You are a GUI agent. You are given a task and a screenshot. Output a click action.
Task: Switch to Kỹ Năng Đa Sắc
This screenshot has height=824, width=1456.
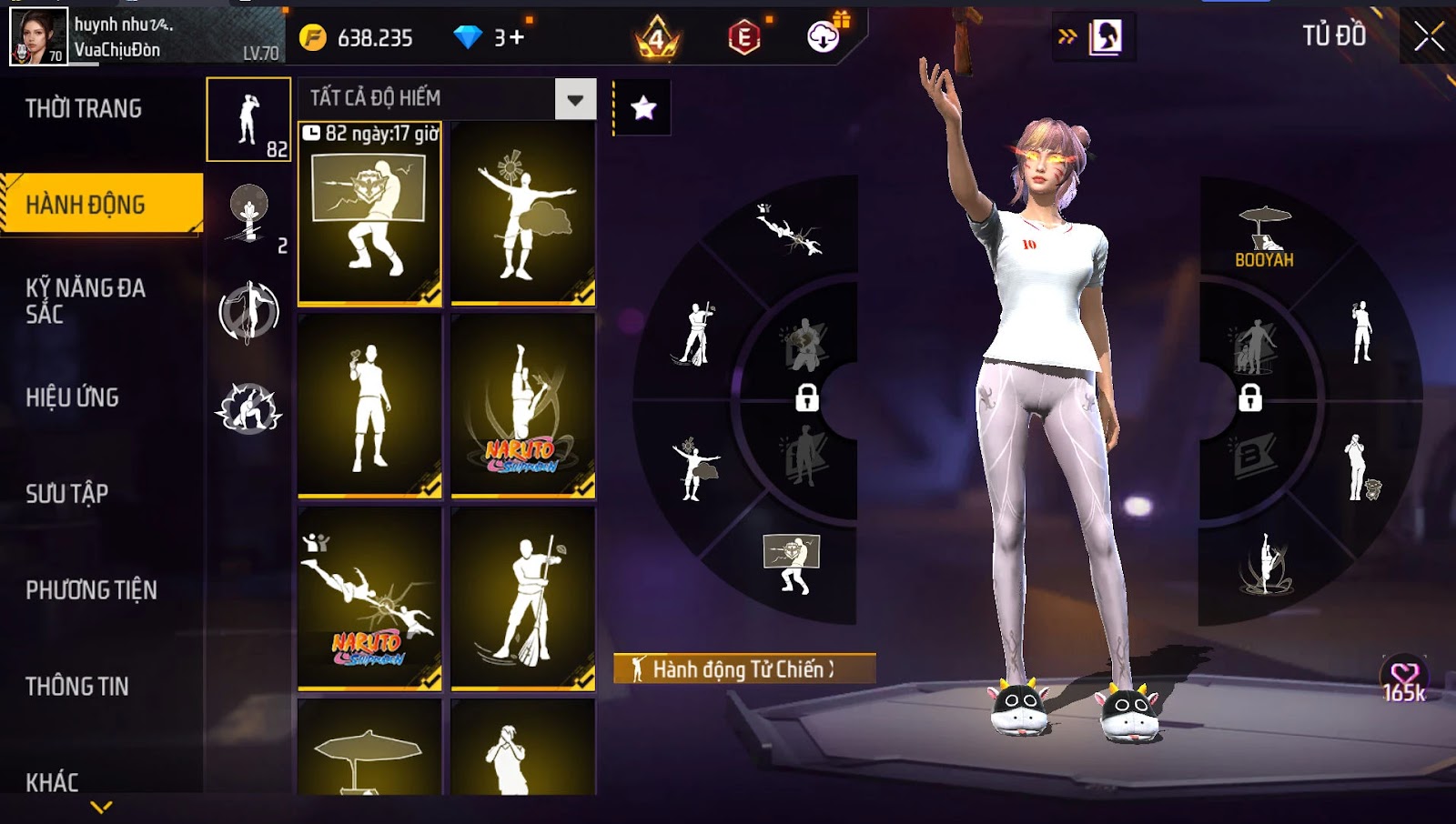pyautogui.click(x=86, y=301)
